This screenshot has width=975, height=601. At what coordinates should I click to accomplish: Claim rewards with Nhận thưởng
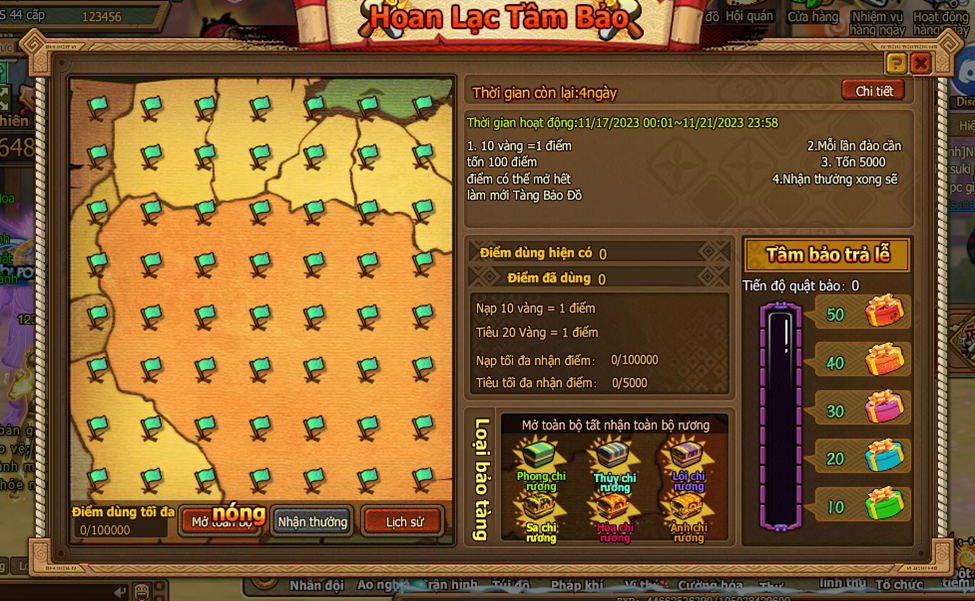tap(312, 521)
